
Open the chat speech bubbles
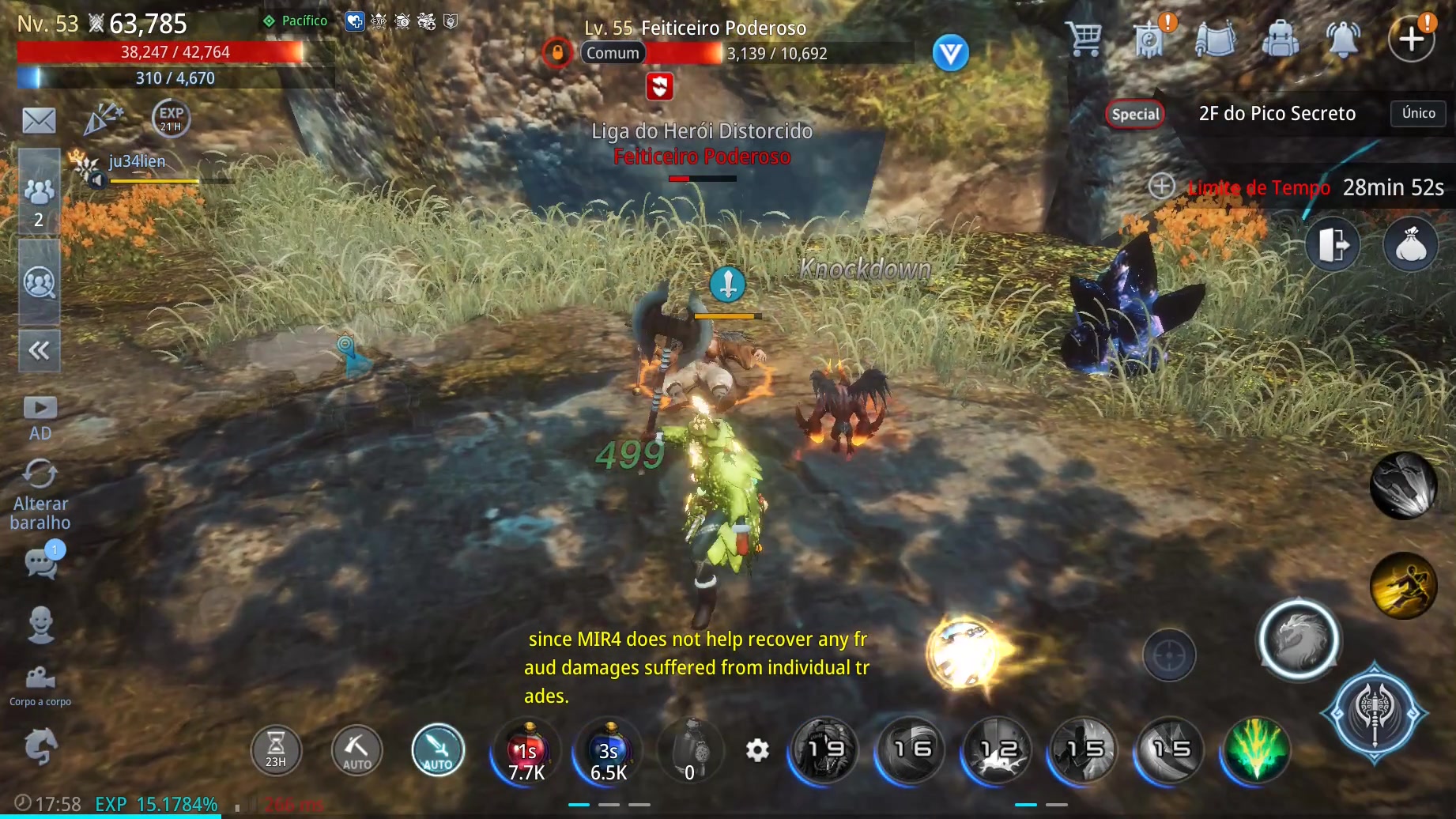tap(42, 562)
